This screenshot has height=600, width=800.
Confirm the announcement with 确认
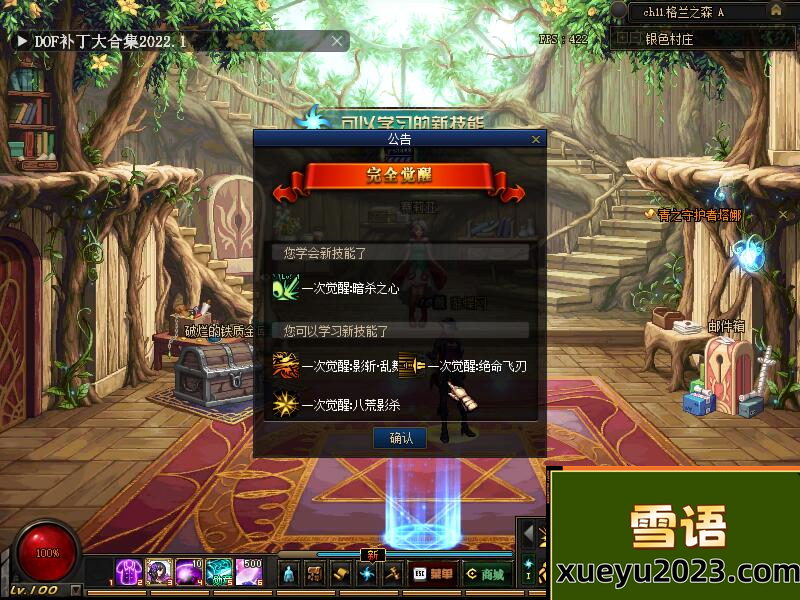point(400,438)
